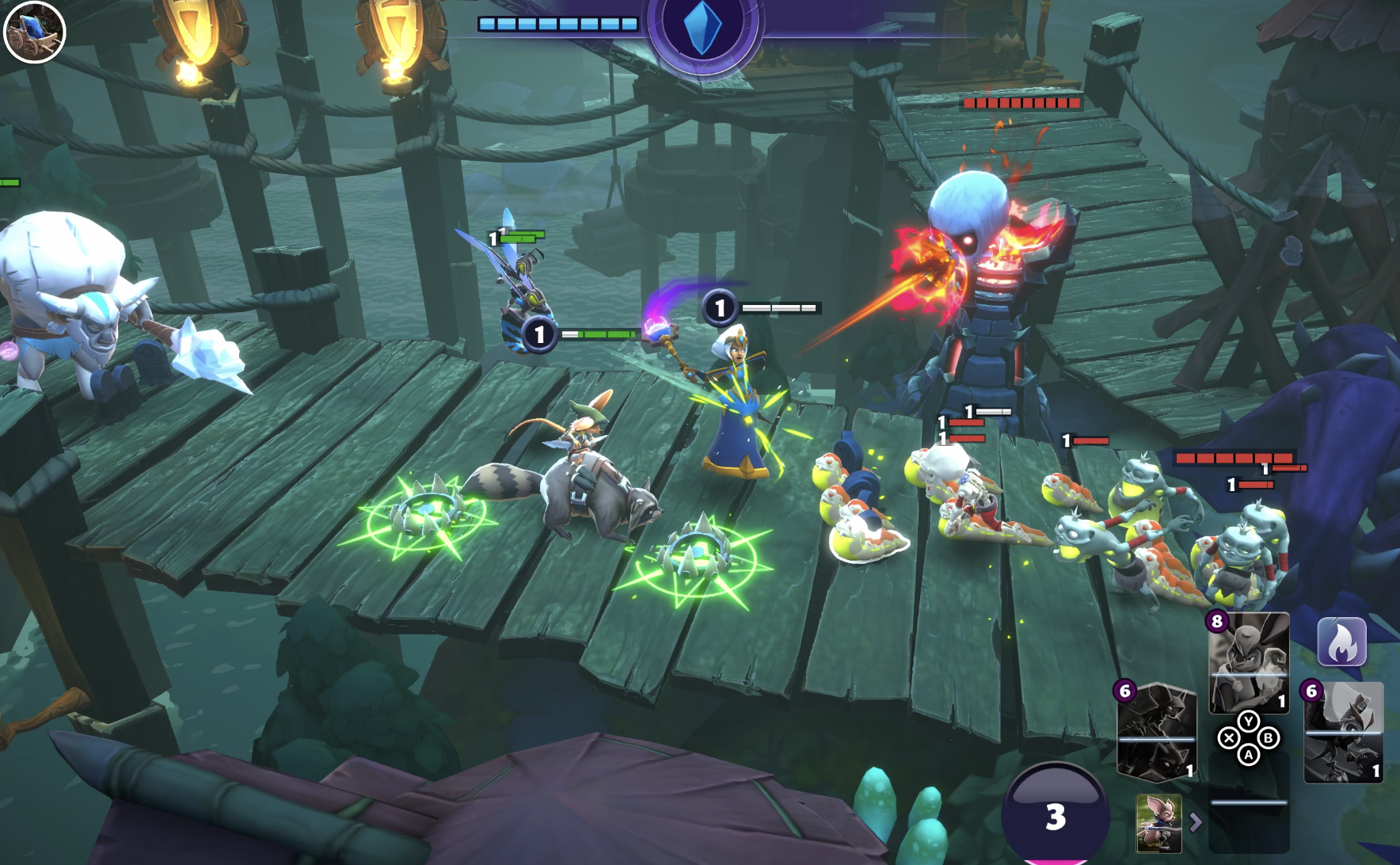
Task: Click the blue crystal emblem
Action: [702, 27]
